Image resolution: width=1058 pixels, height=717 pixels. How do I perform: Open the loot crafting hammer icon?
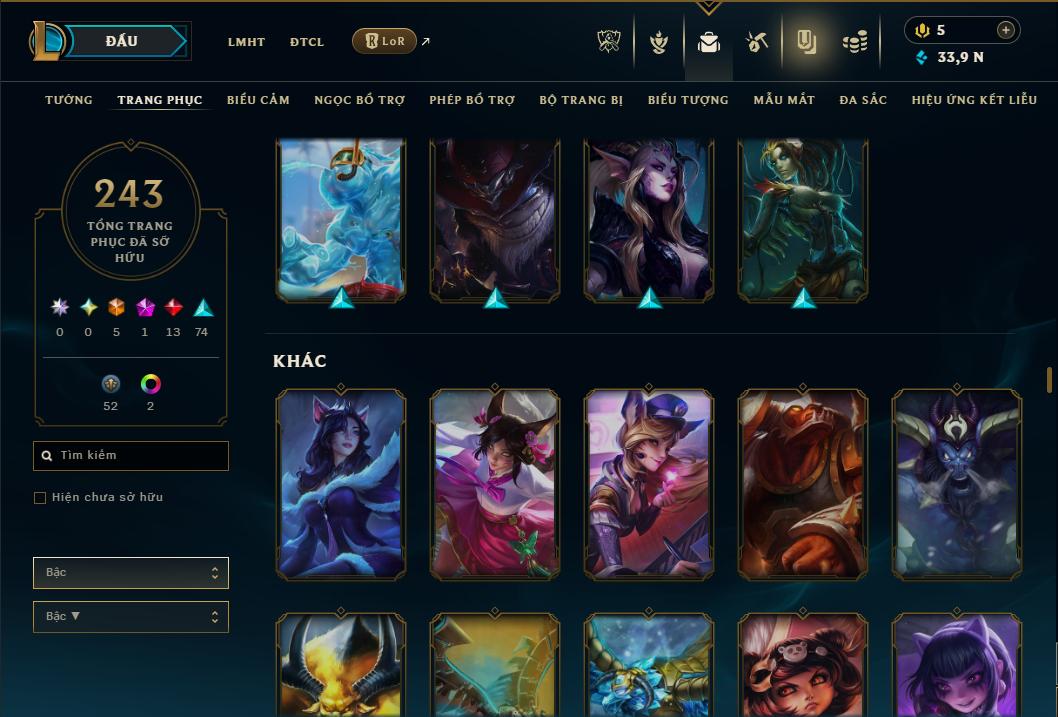coord(757,42)
